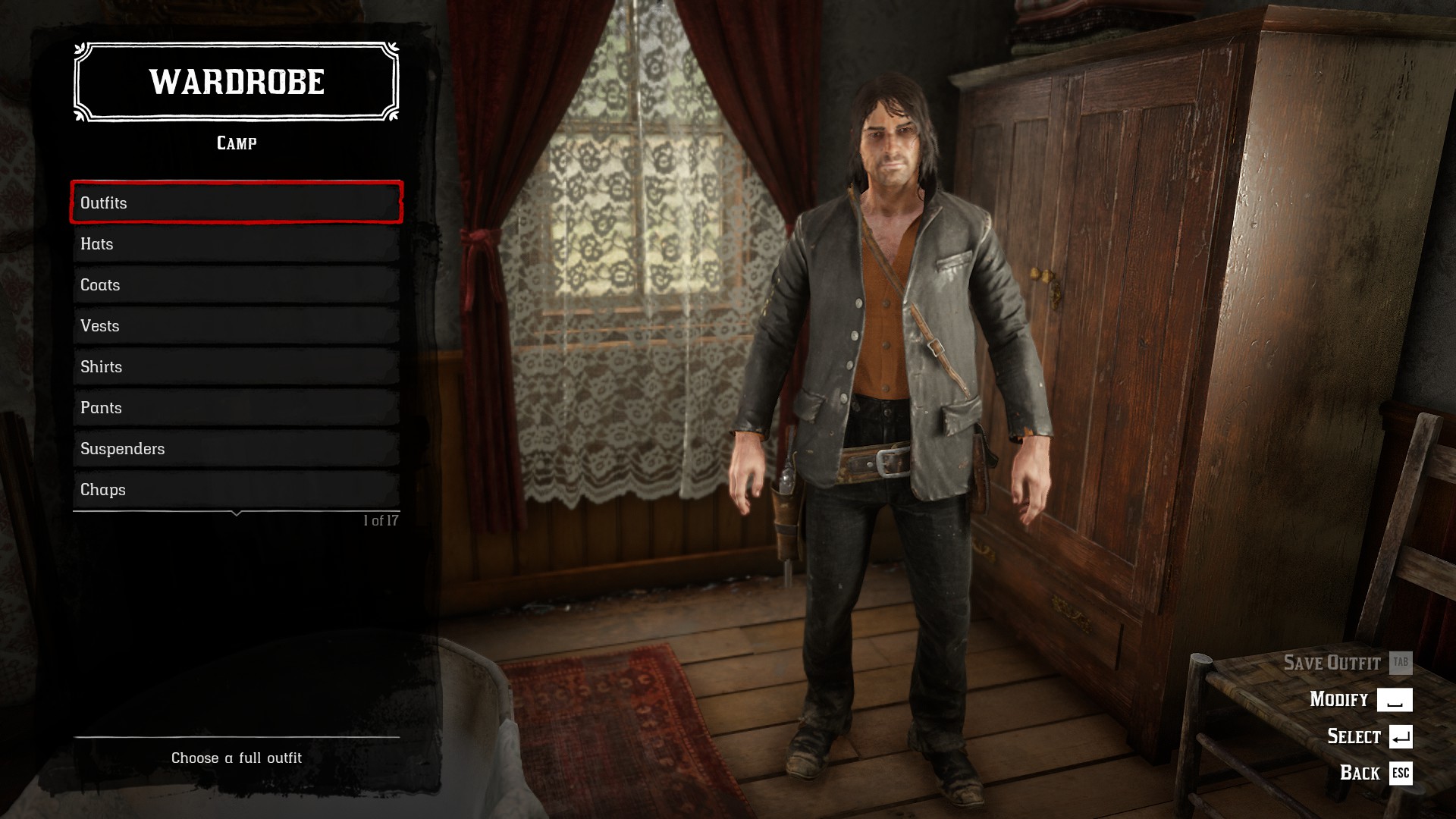Open the Chaps category
This screenshot has height=819, width=1456.
[235, 489]
